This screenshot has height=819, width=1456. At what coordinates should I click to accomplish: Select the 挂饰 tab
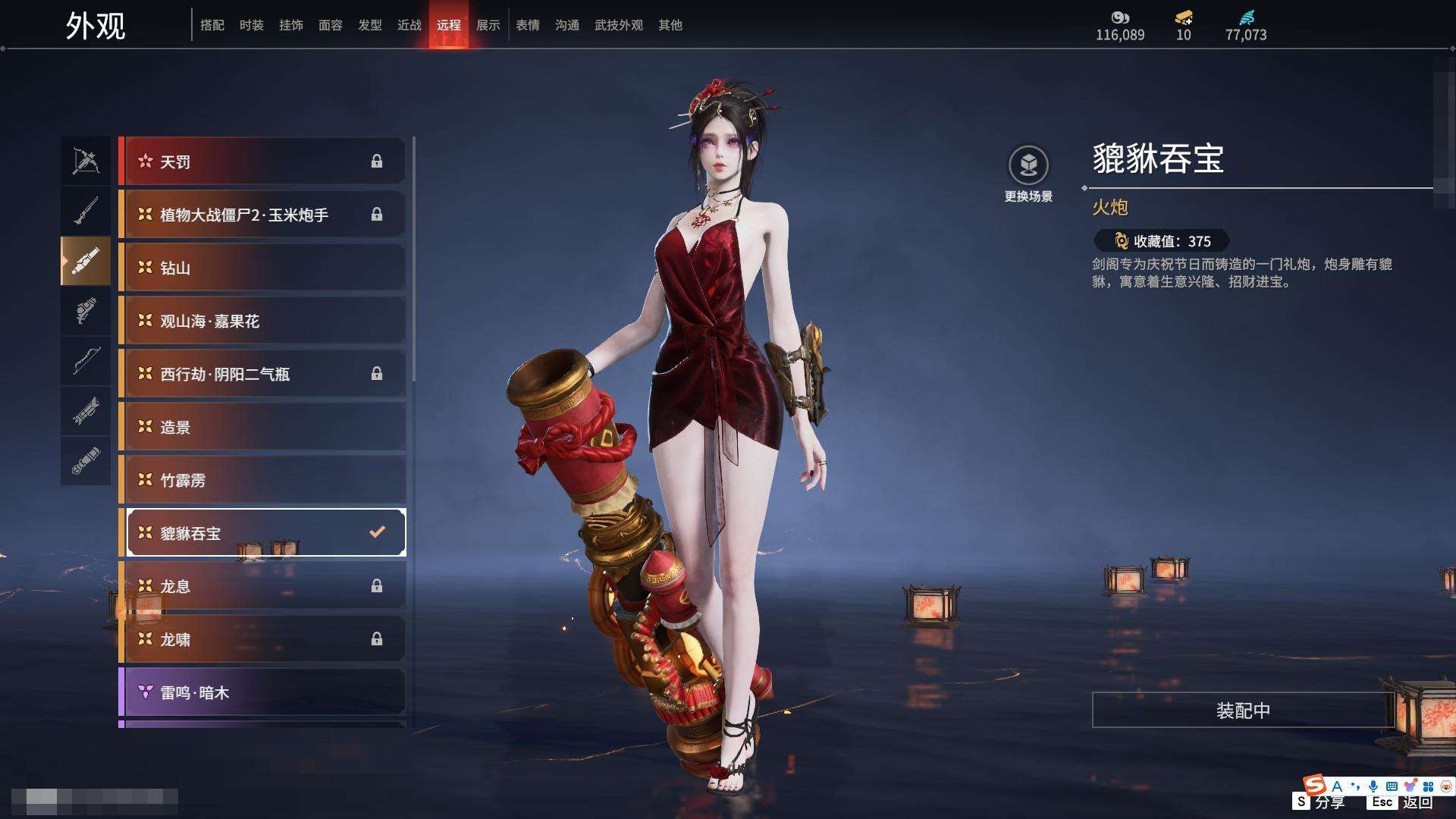(x=290, y=25)
